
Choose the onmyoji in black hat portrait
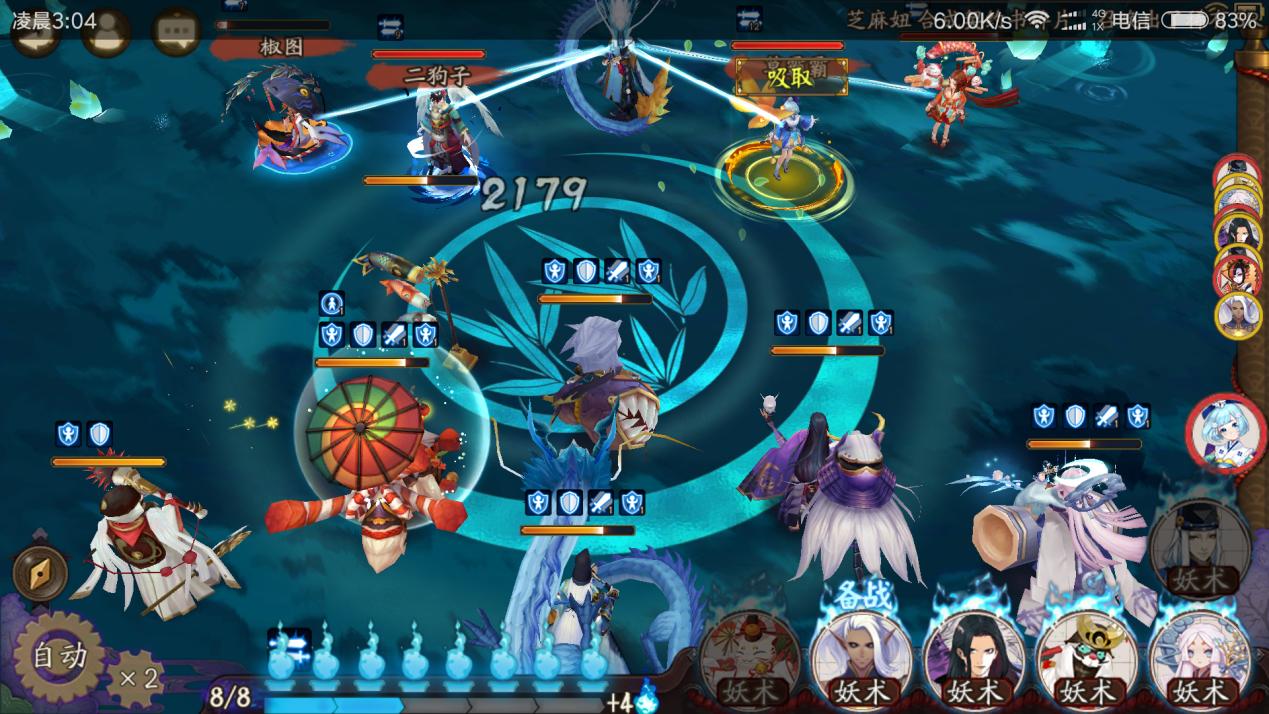click(1199, 549)
